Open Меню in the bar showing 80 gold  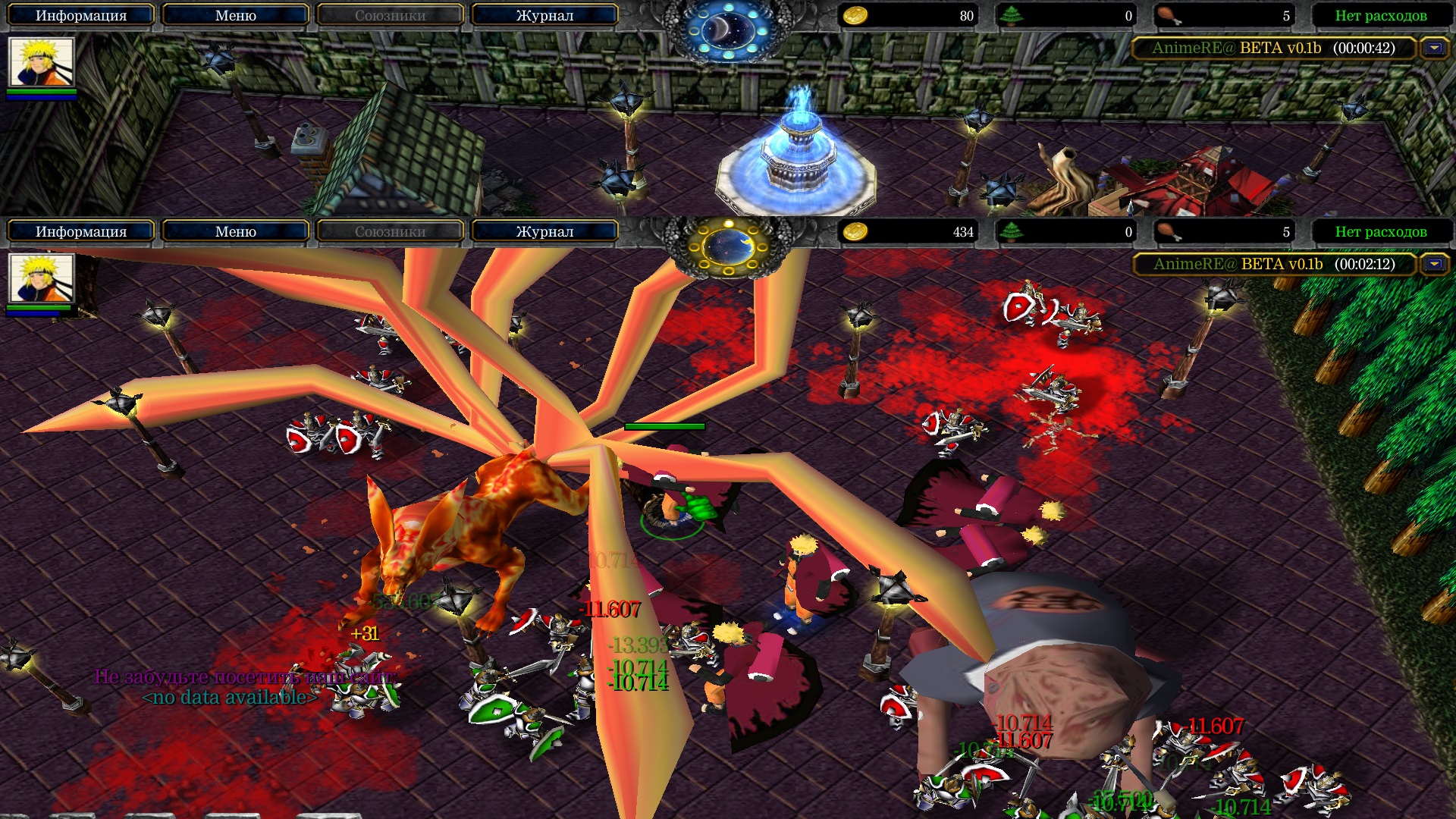click(x=235, y=15)
